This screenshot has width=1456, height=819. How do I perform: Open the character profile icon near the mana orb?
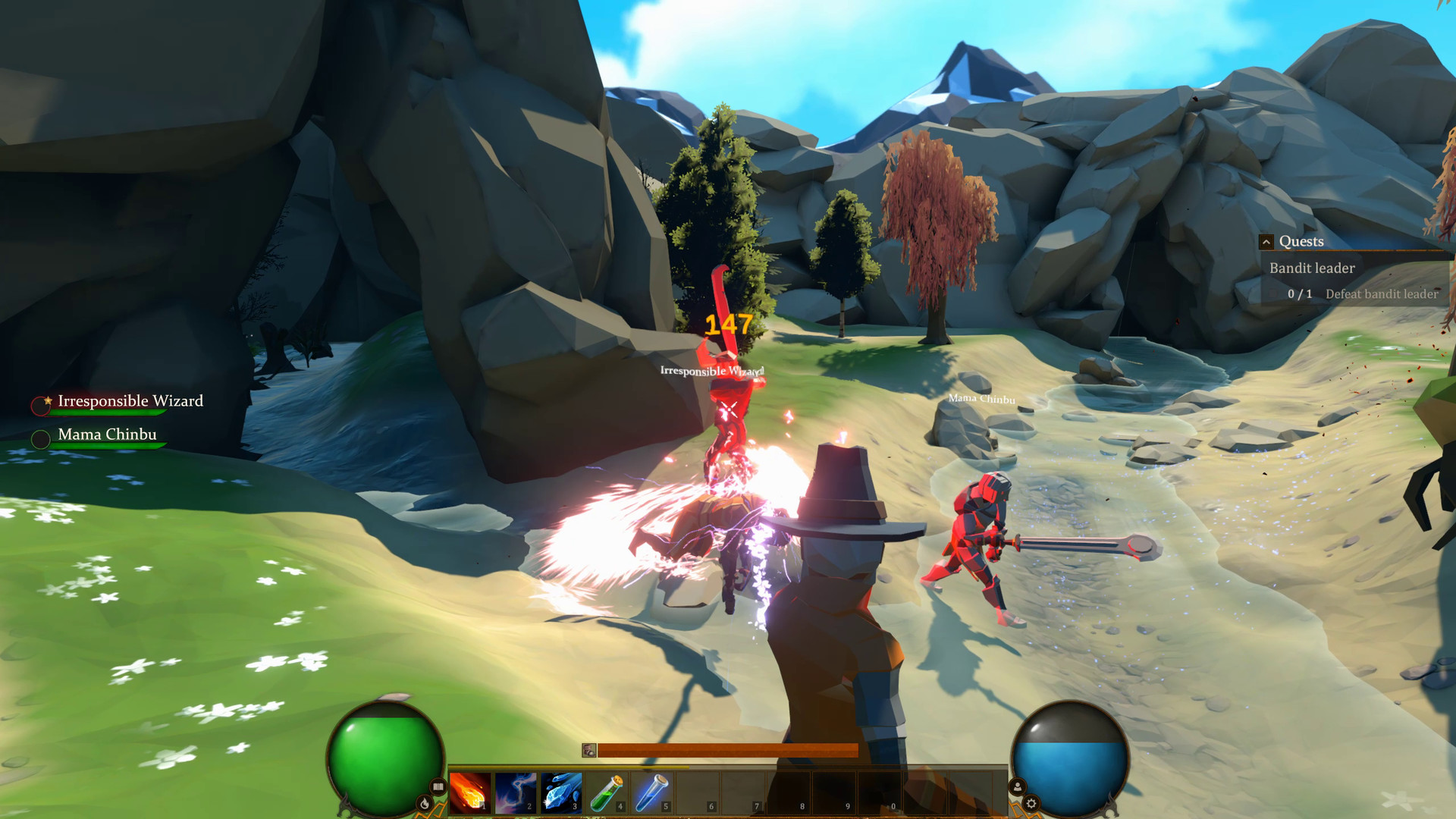click(1018, 787)
